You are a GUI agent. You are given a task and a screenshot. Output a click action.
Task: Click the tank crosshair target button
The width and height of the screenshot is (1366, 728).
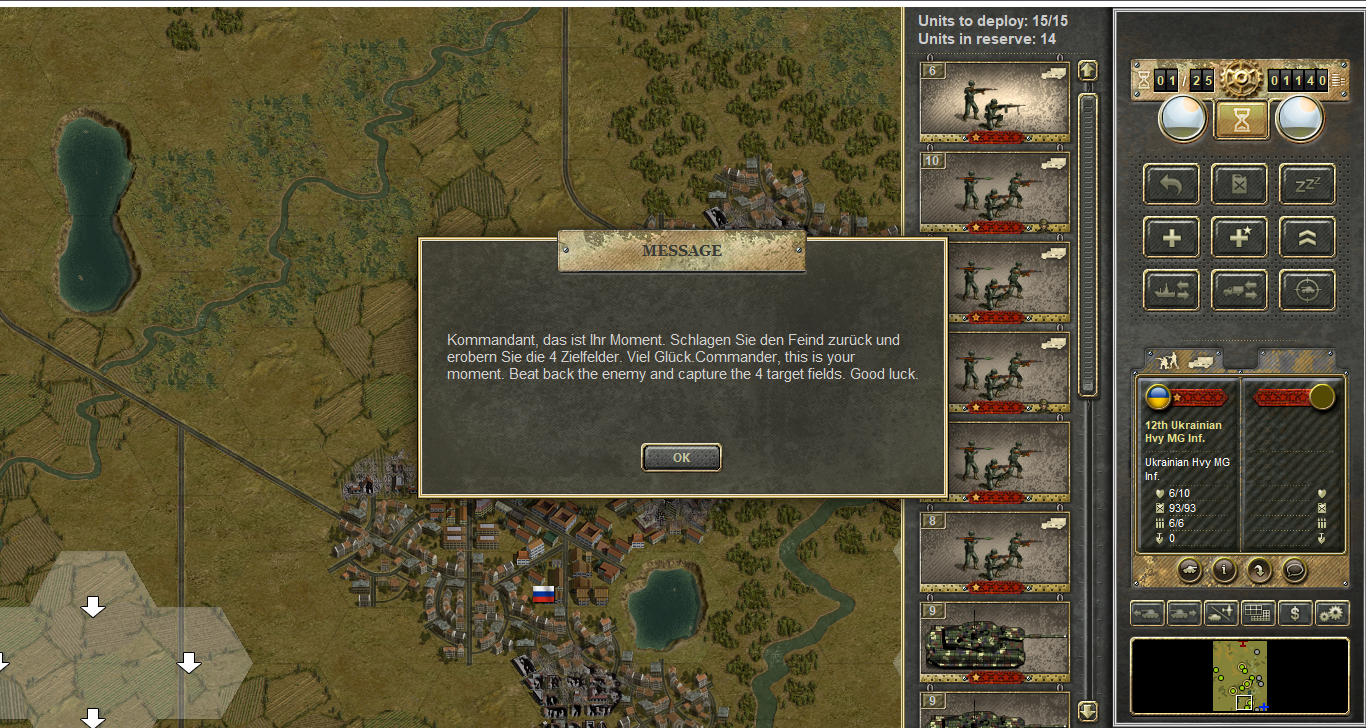click(x=1307, y=290)
